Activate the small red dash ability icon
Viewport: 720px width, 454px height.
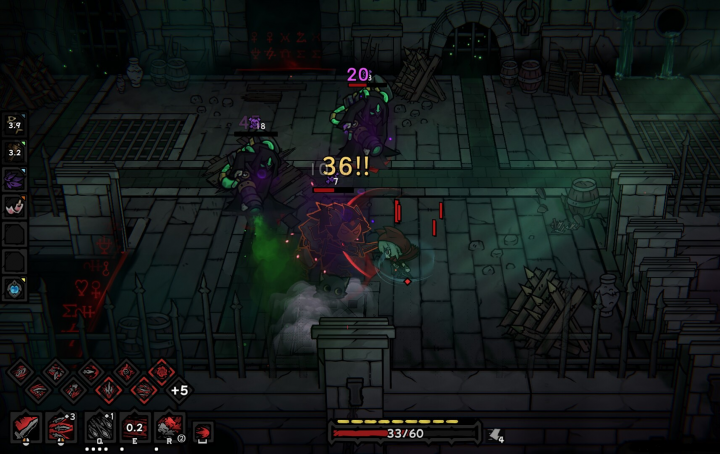[x=203, y=432]
